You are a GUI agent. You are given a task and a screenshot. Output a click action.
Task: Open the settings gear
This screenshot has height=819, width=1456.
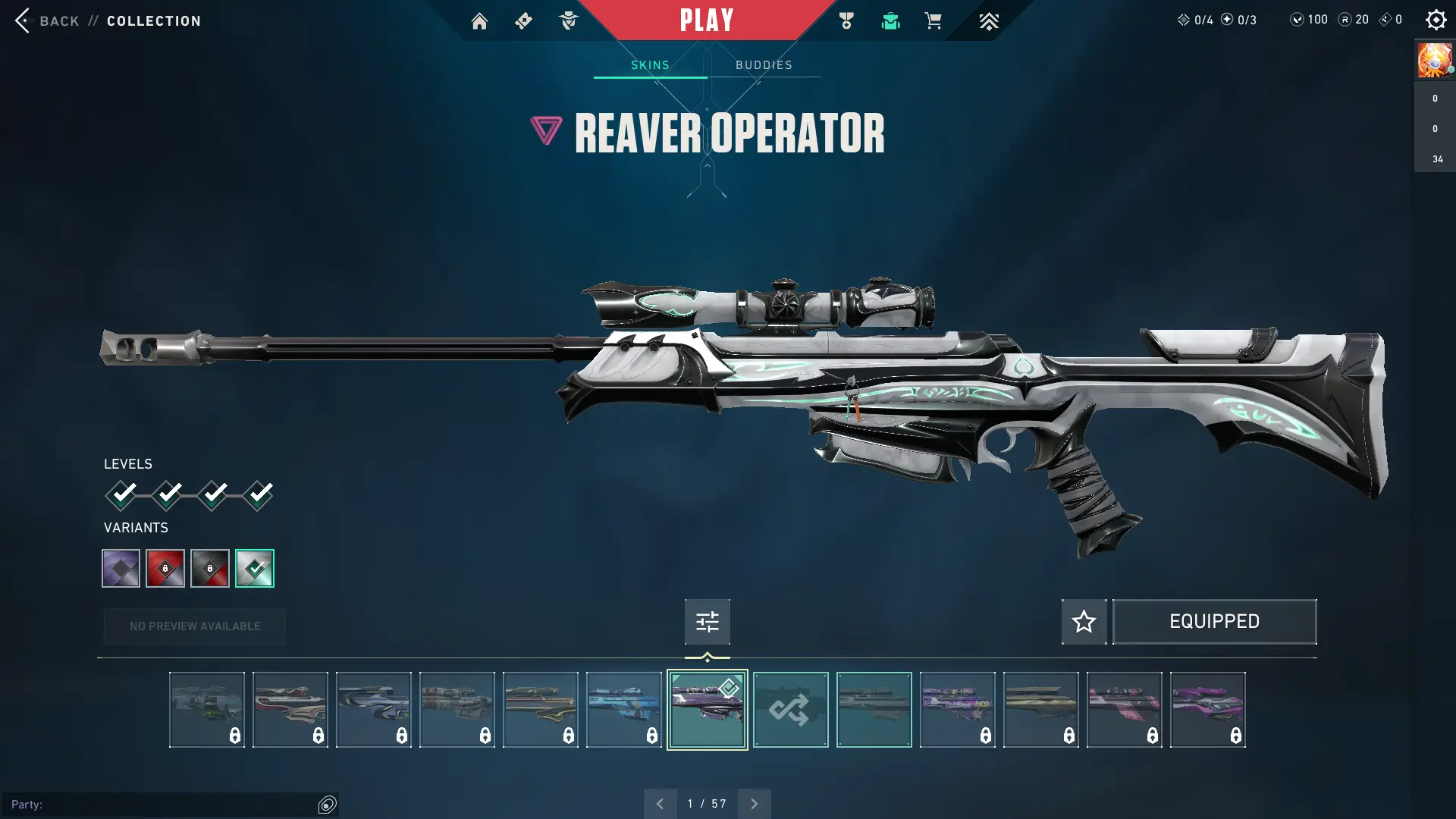[x=1436, y=20]
